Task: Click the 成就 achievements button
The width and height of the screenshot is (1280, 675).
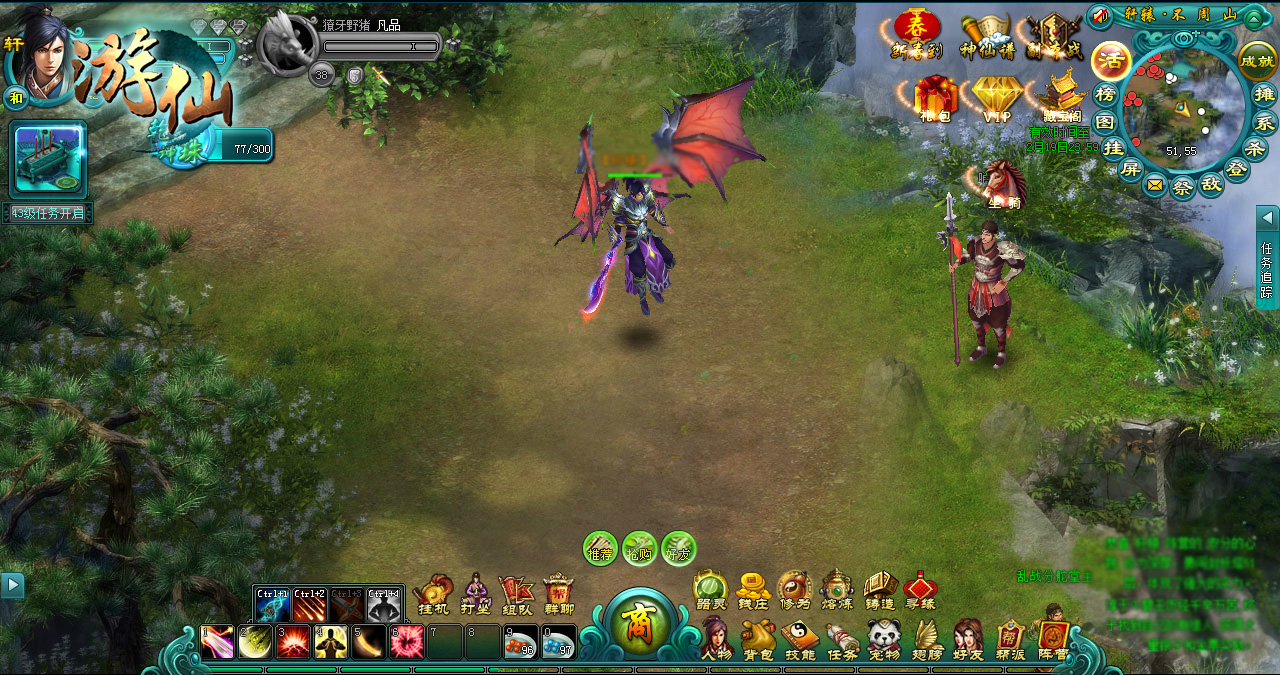Action: (x=1257, y=60)
